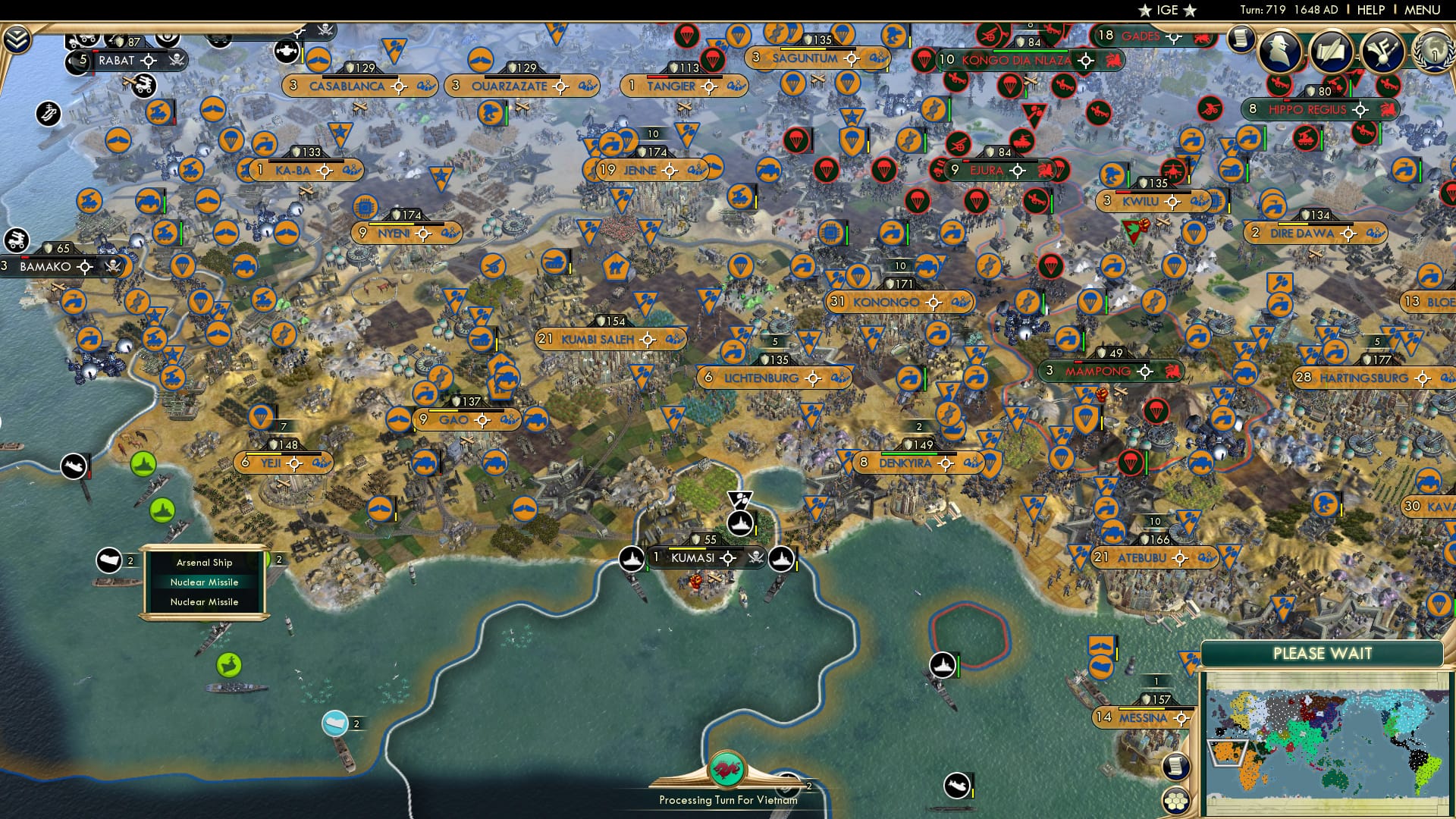
Task: Open the Espionage overview spy icon
Action: 1279,52
